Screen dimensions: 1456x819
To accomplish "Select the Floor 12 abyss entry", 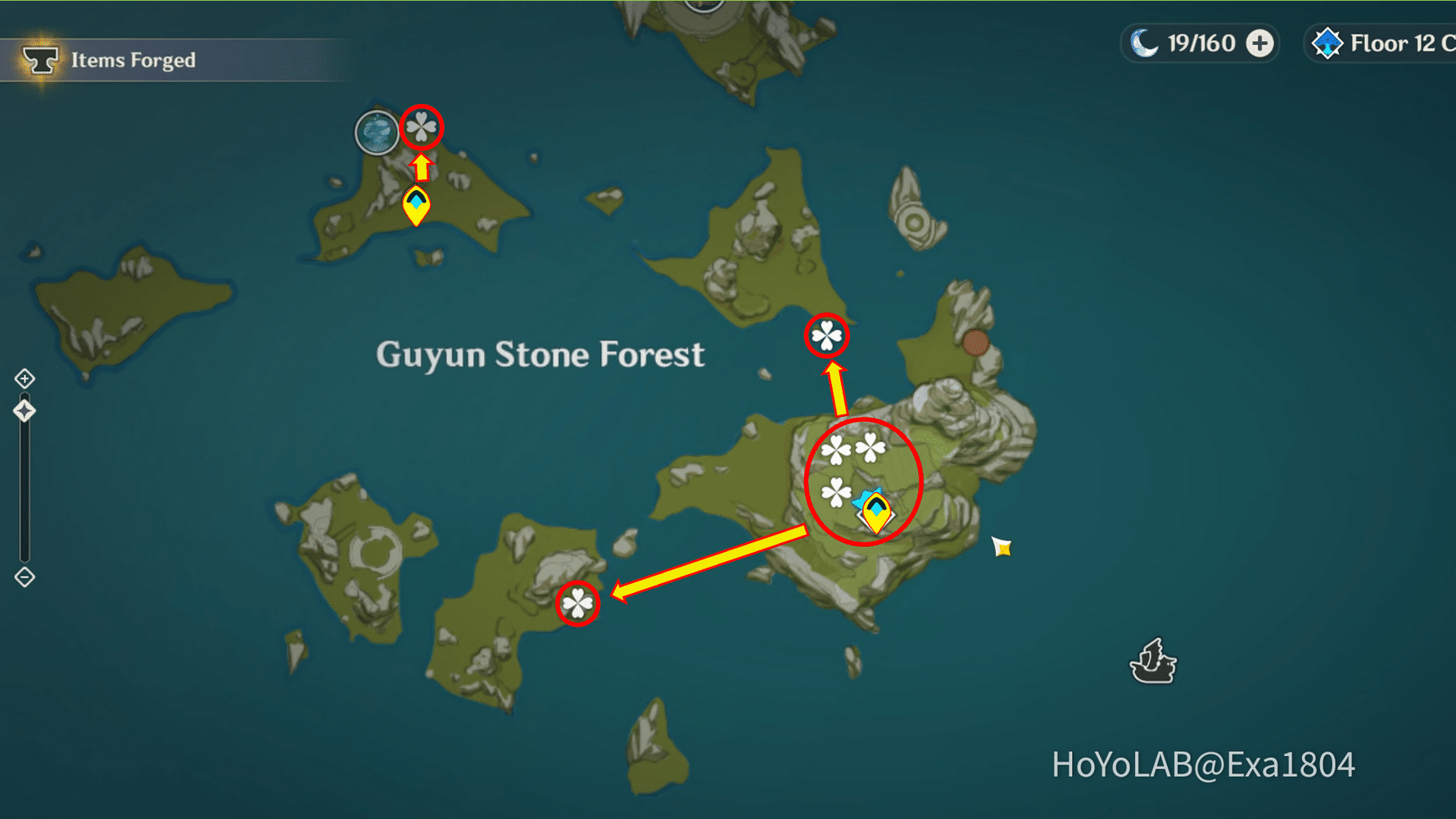I will click(1392, 43).
